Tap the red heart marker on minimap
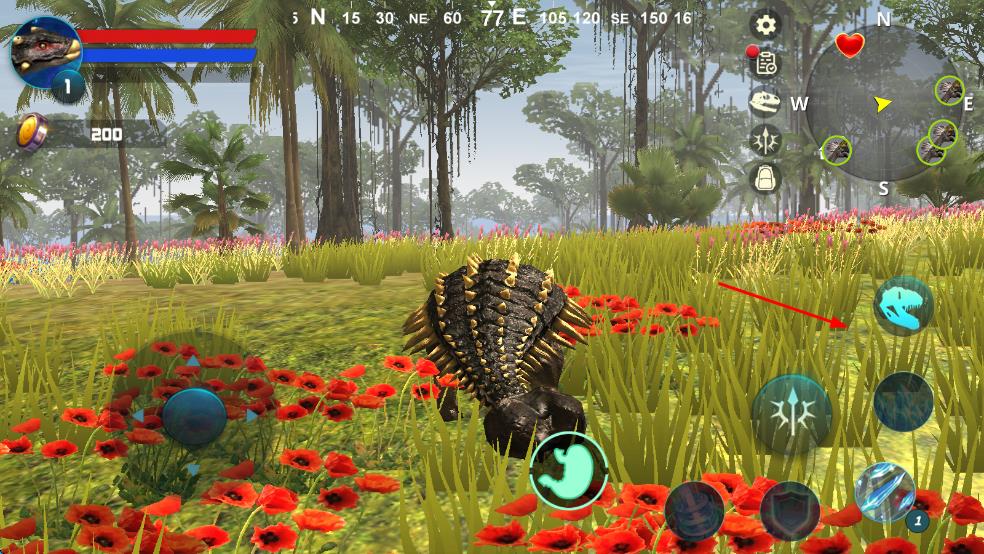 tap(849, 45)
